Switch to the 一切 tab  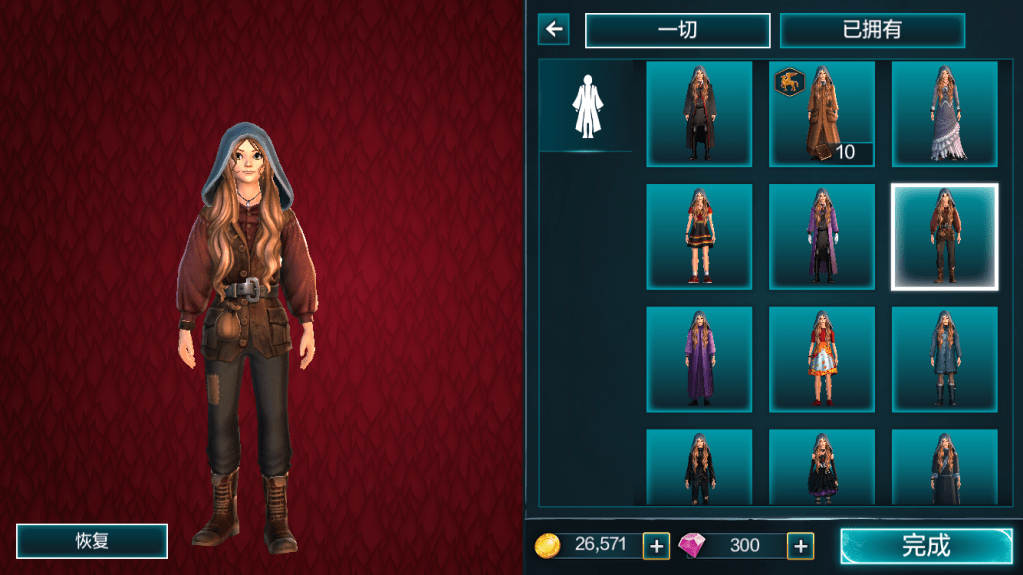(x=677, y=30)
